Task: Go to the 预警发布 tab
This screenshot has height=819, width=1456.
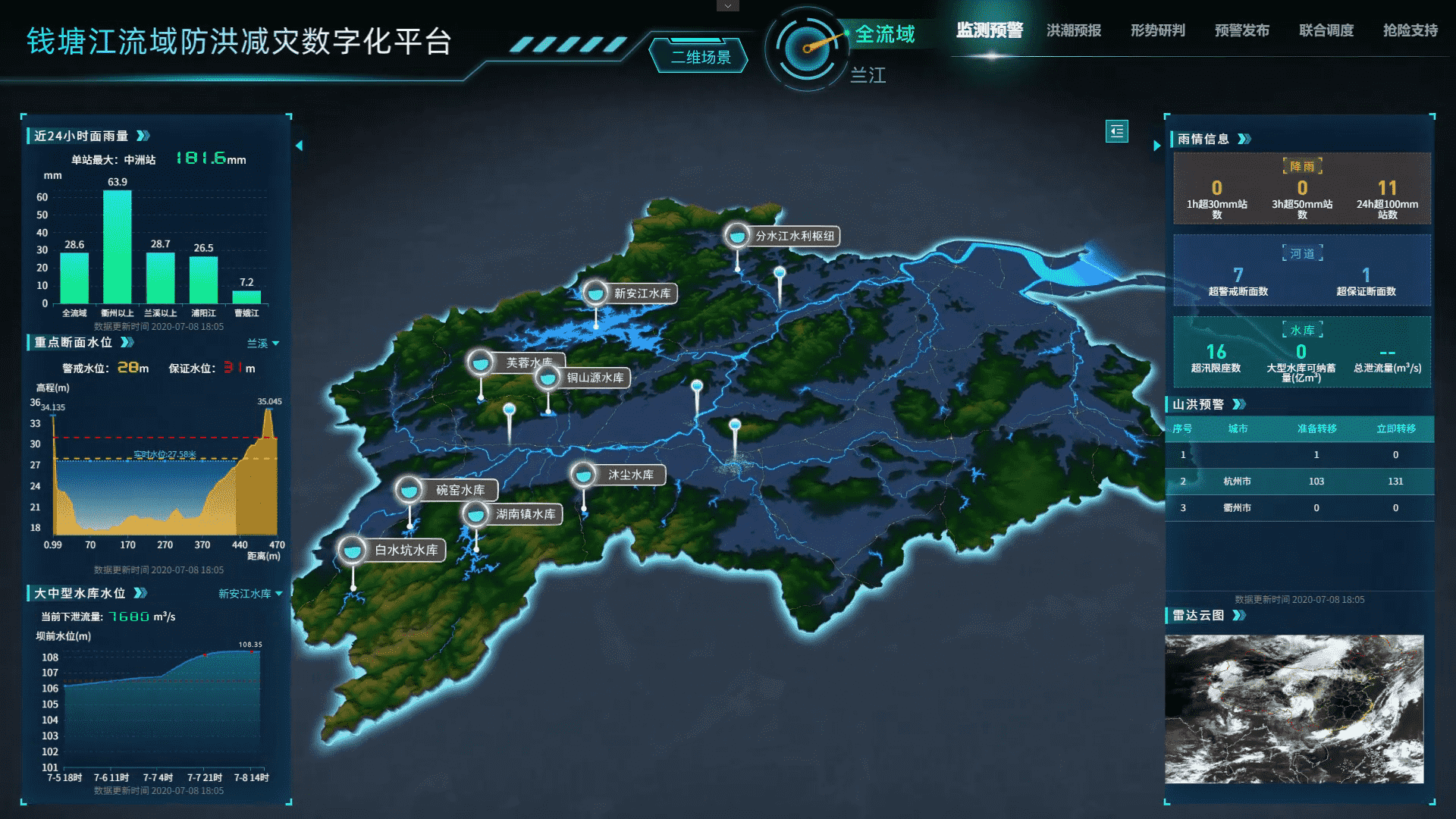Action: coord(1241,30)
